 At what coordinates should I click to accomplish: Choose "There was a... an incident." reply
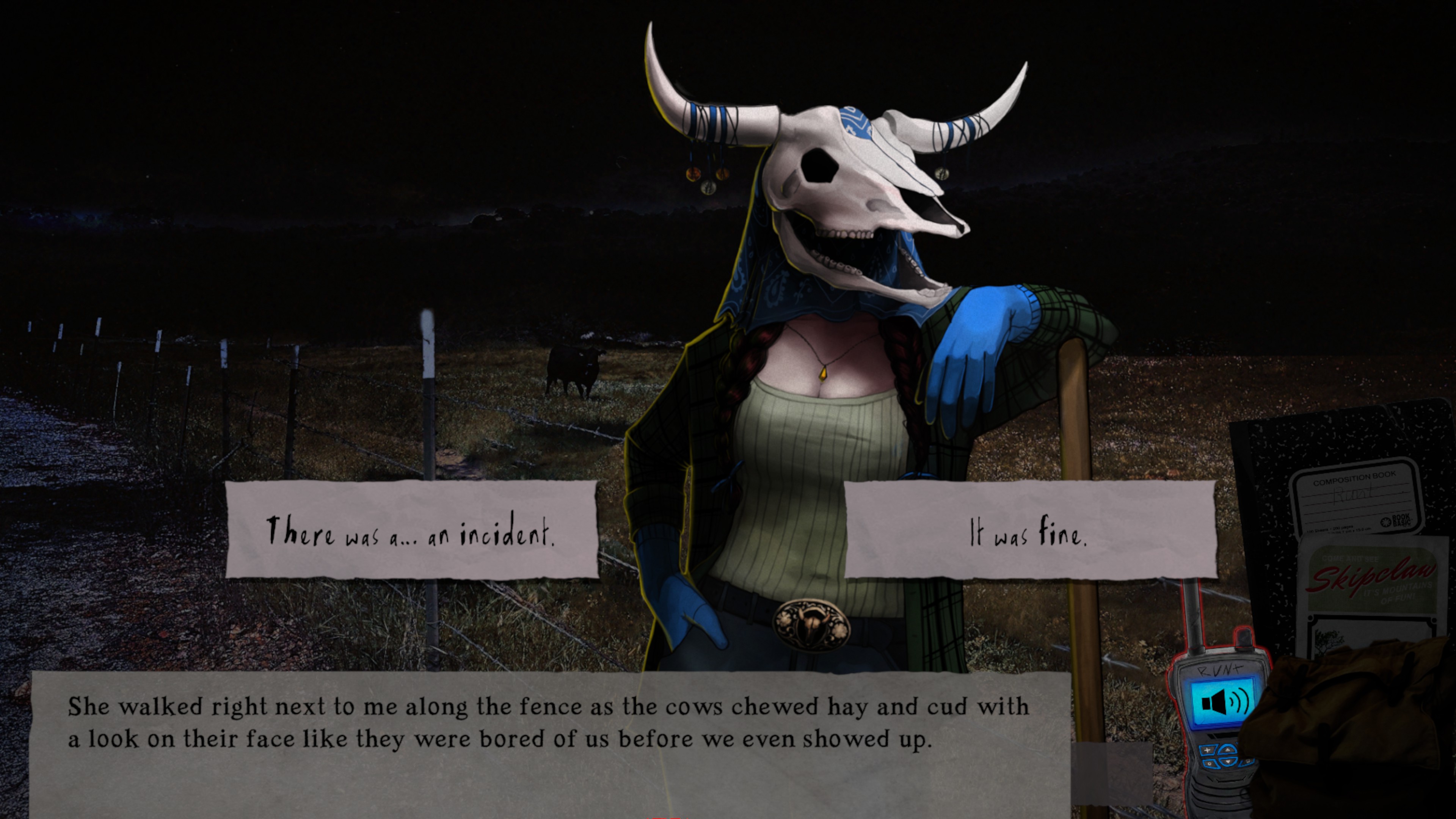pos(411,530)
